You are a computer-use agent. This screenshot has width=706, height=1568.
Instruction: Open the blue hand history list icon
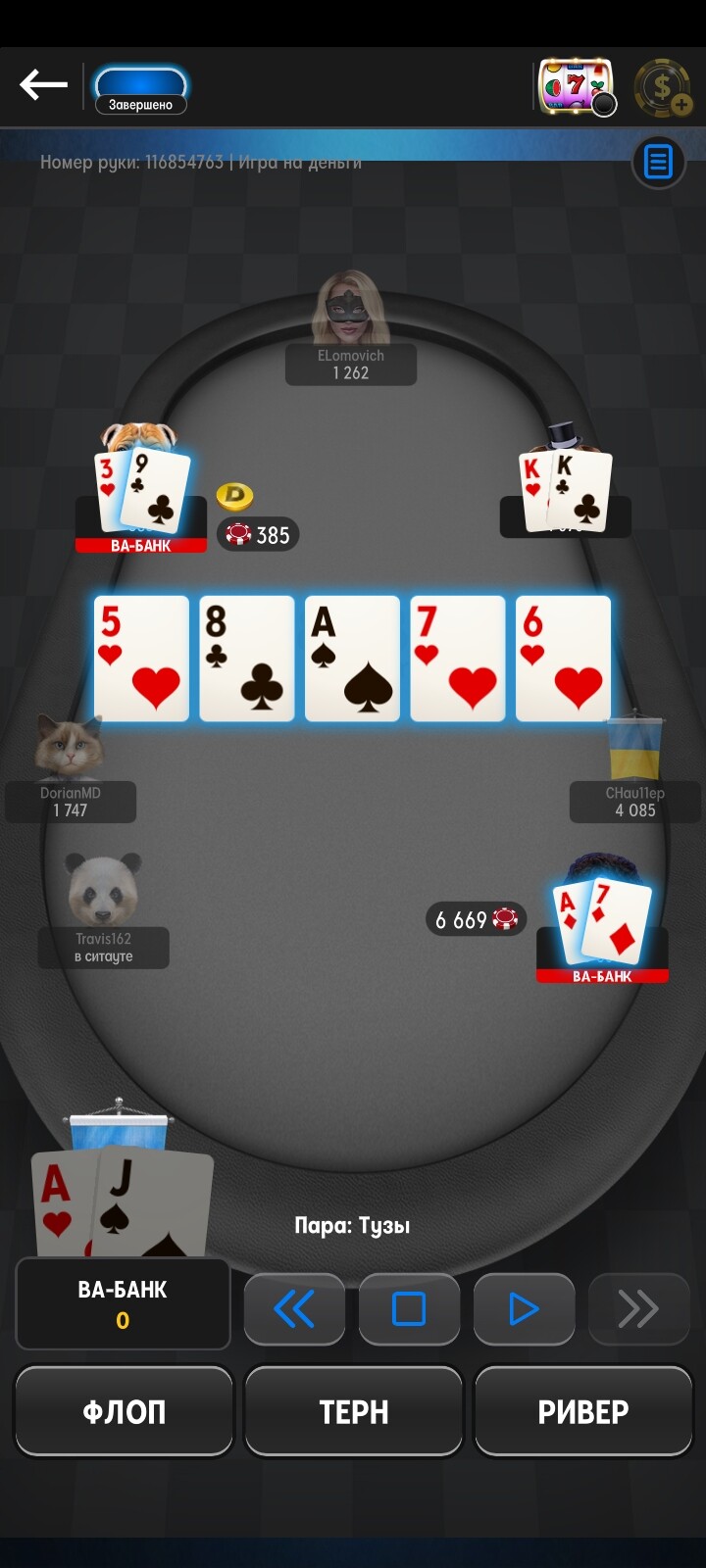pyautogui.click(x=658, y=162)
